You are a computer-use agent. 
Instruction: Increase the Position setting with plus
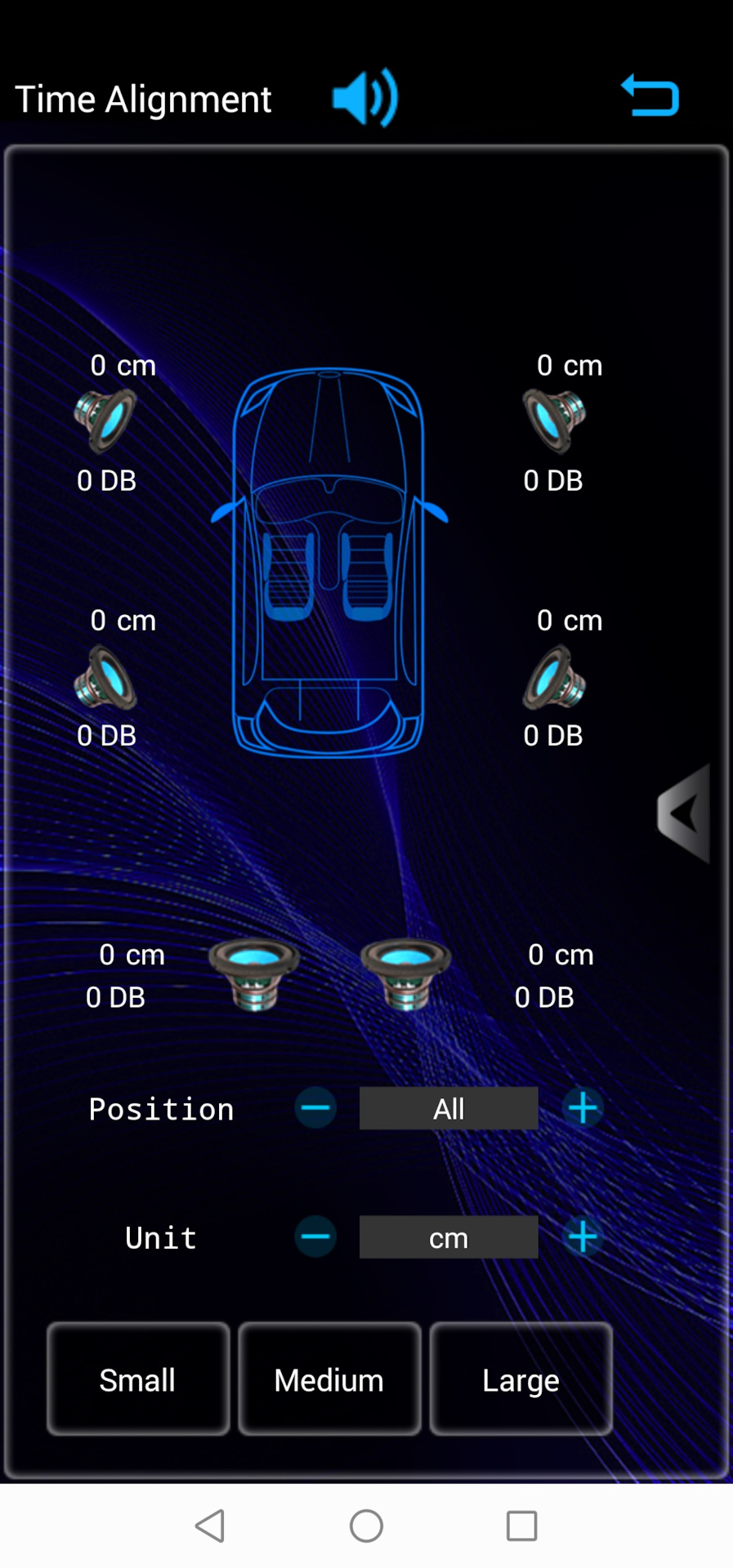[x=583, y=1108]
